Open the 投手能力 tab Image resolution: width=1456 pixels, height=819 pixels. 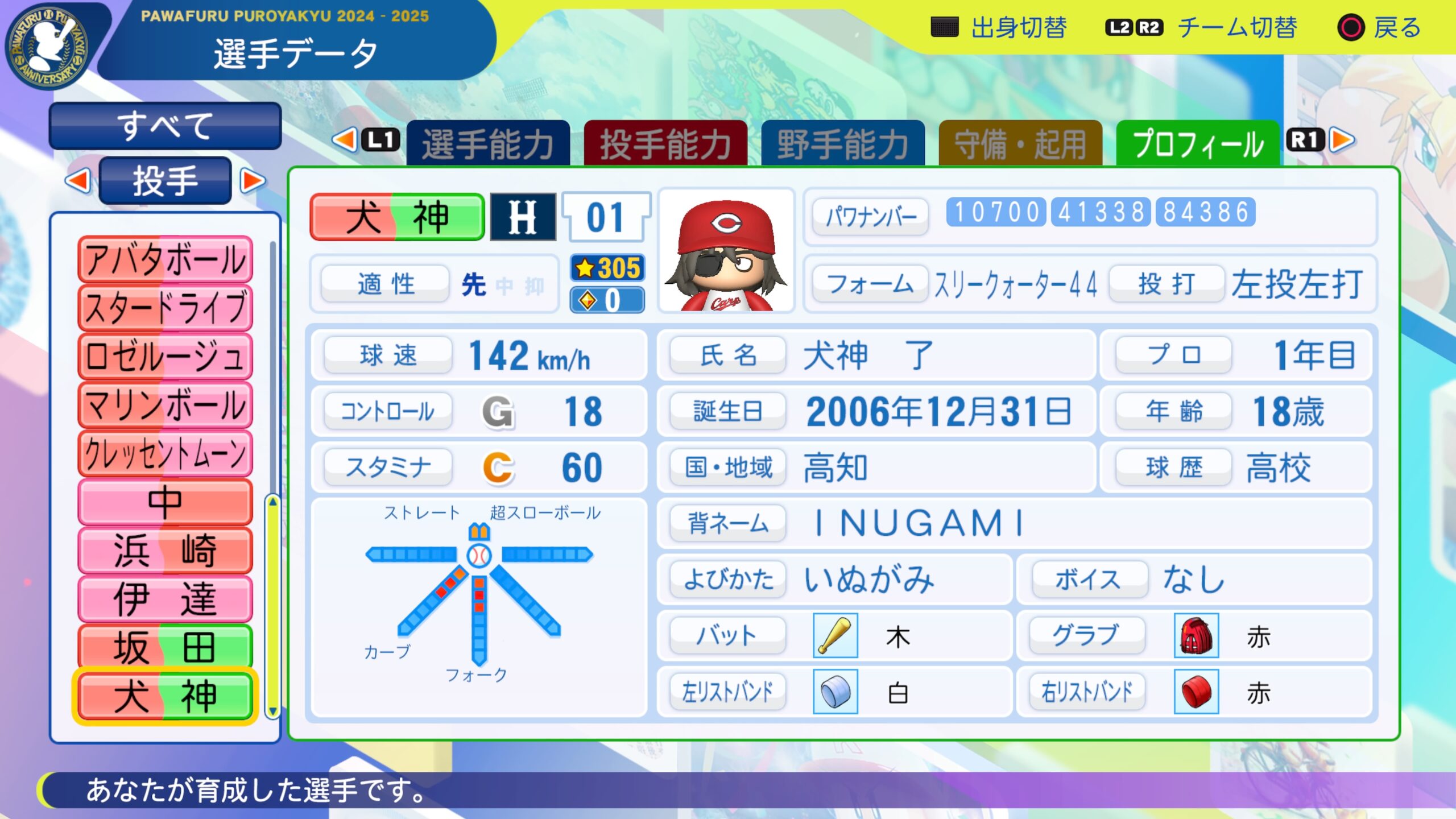(665, 144)
